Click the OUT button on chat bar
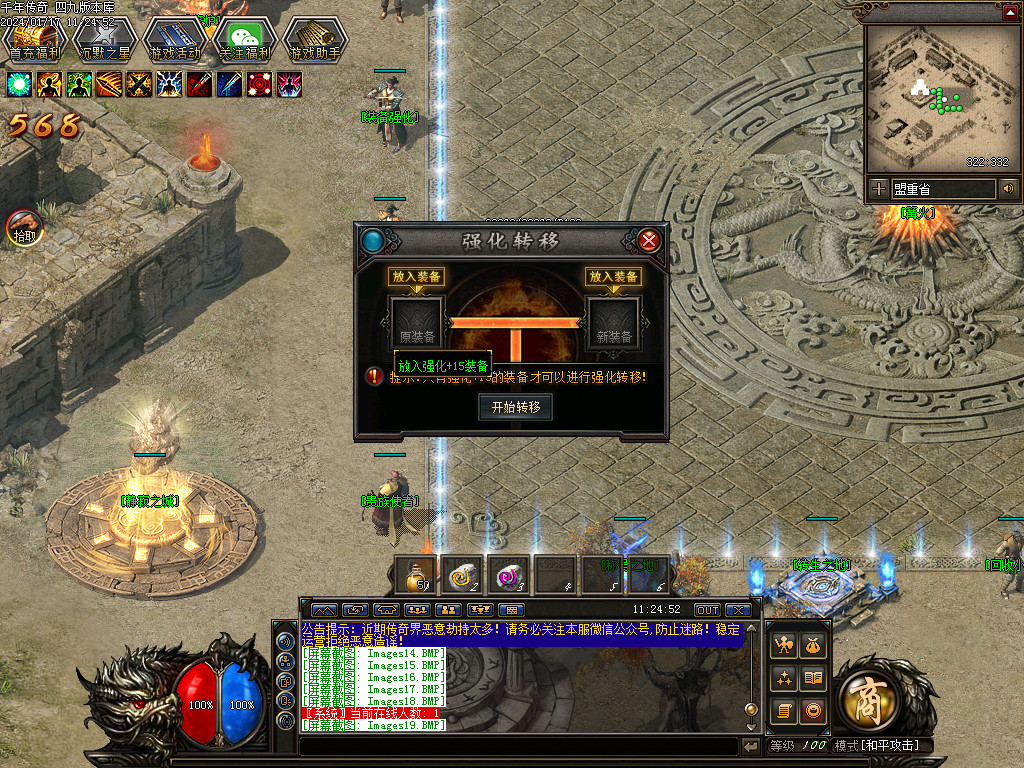 [707, 610]
